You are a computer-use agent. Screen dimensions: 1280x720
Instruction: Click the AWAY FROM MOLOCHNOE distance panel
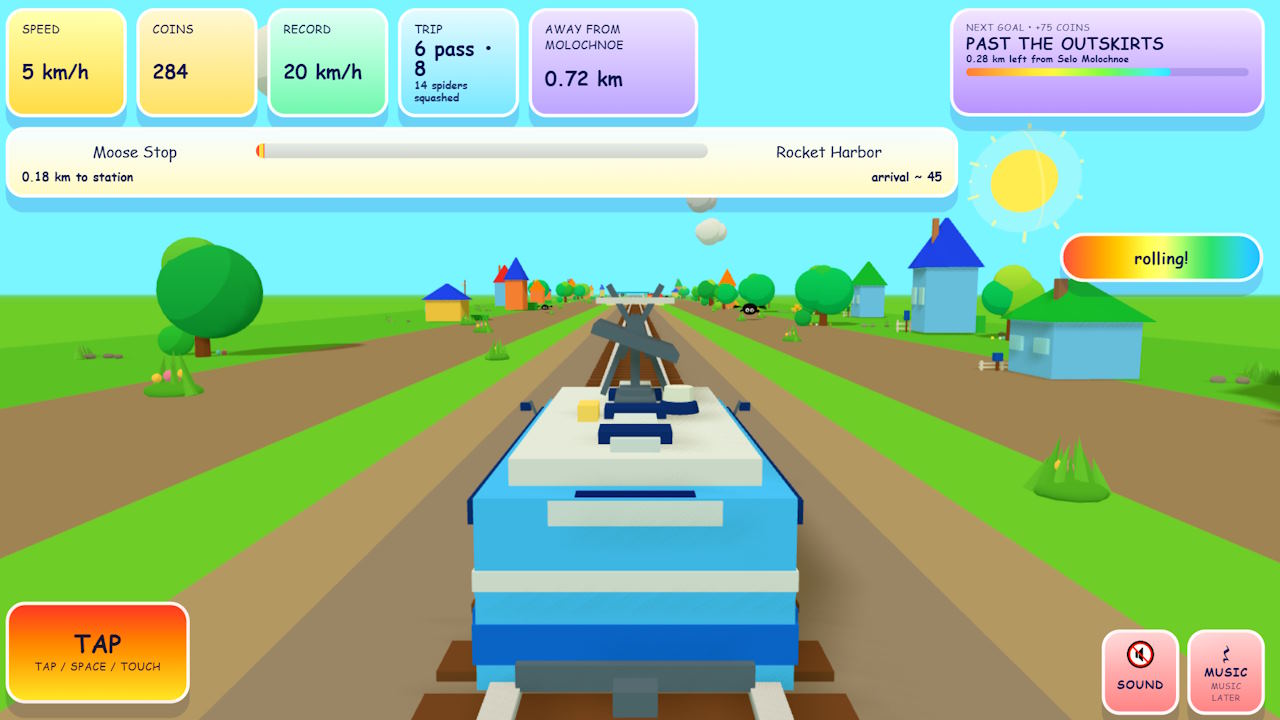[x=612, y=62]
